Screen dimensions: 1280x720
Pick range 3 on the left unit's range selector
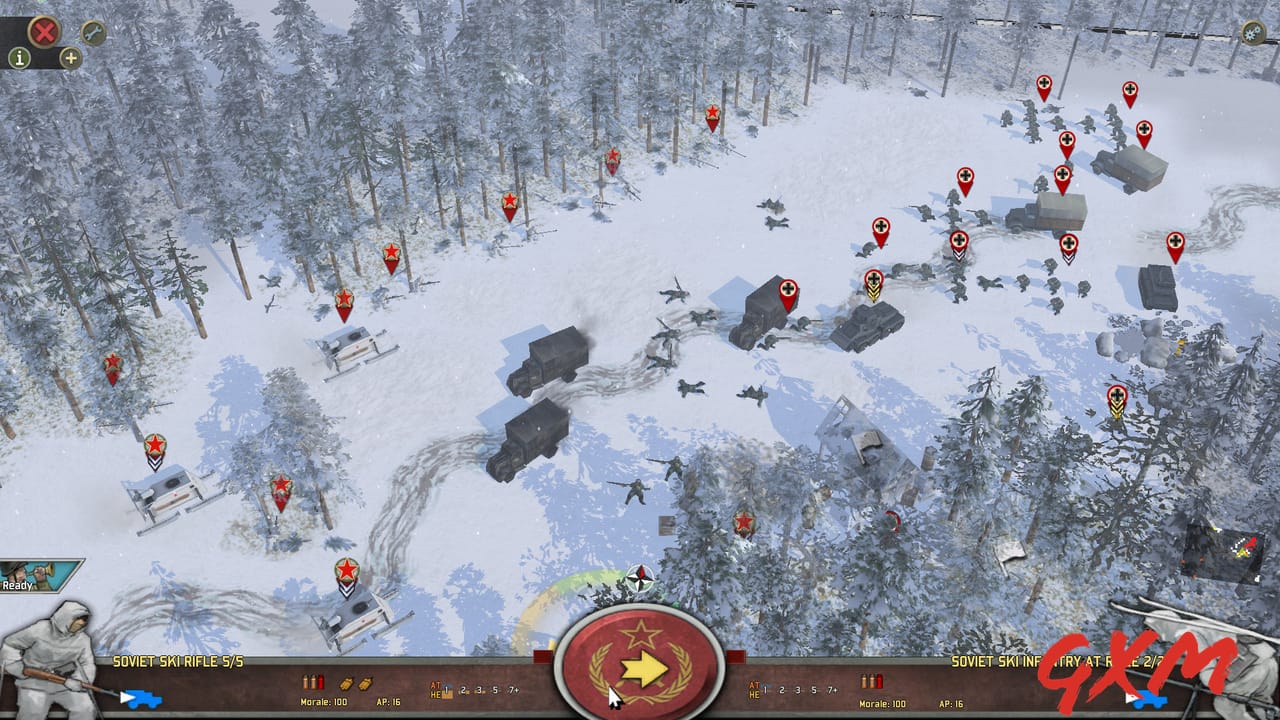[x=479, y=688]
